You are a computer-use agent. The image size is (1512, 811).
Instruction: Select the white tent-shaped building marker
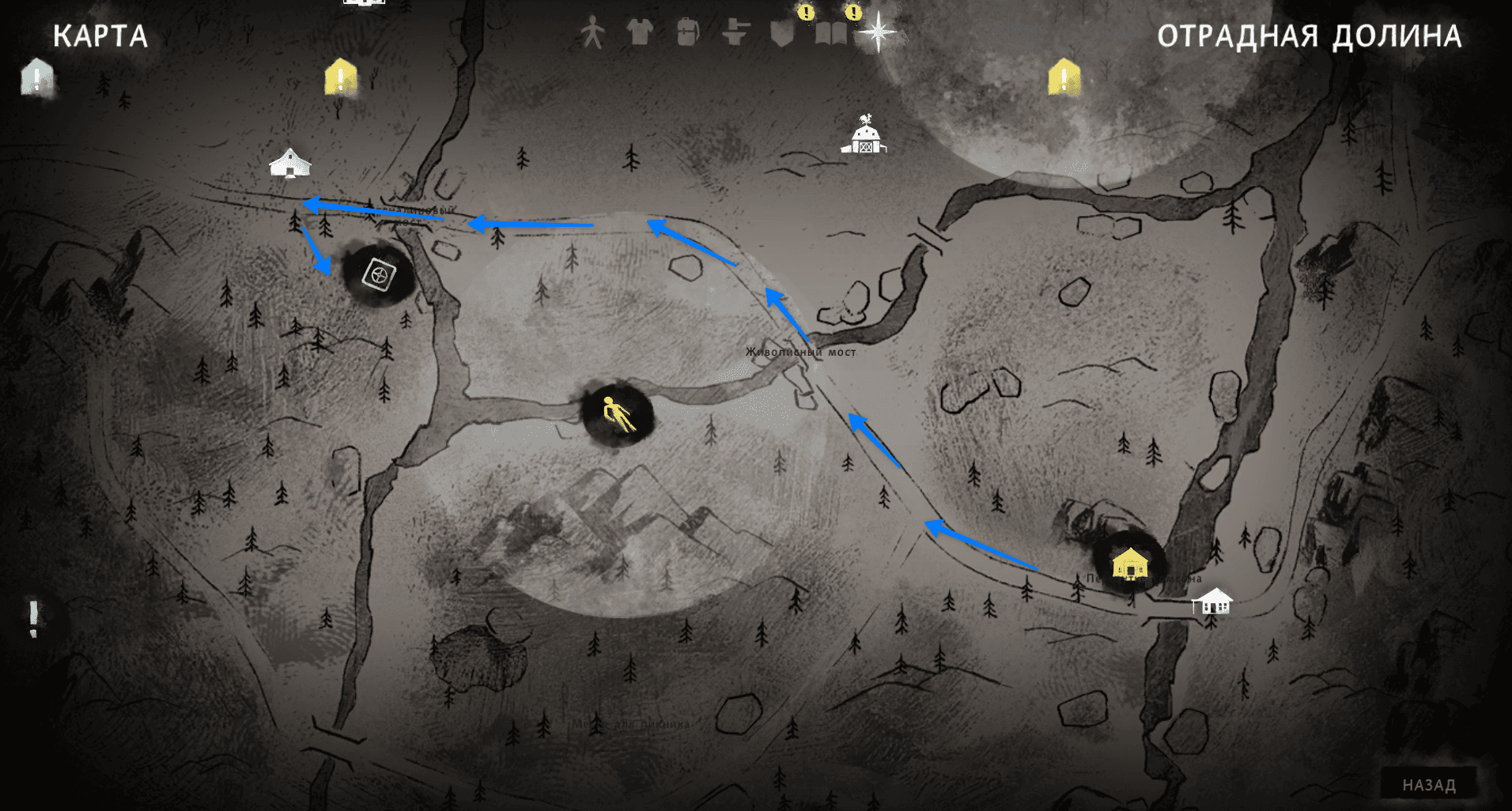(290, 163)
